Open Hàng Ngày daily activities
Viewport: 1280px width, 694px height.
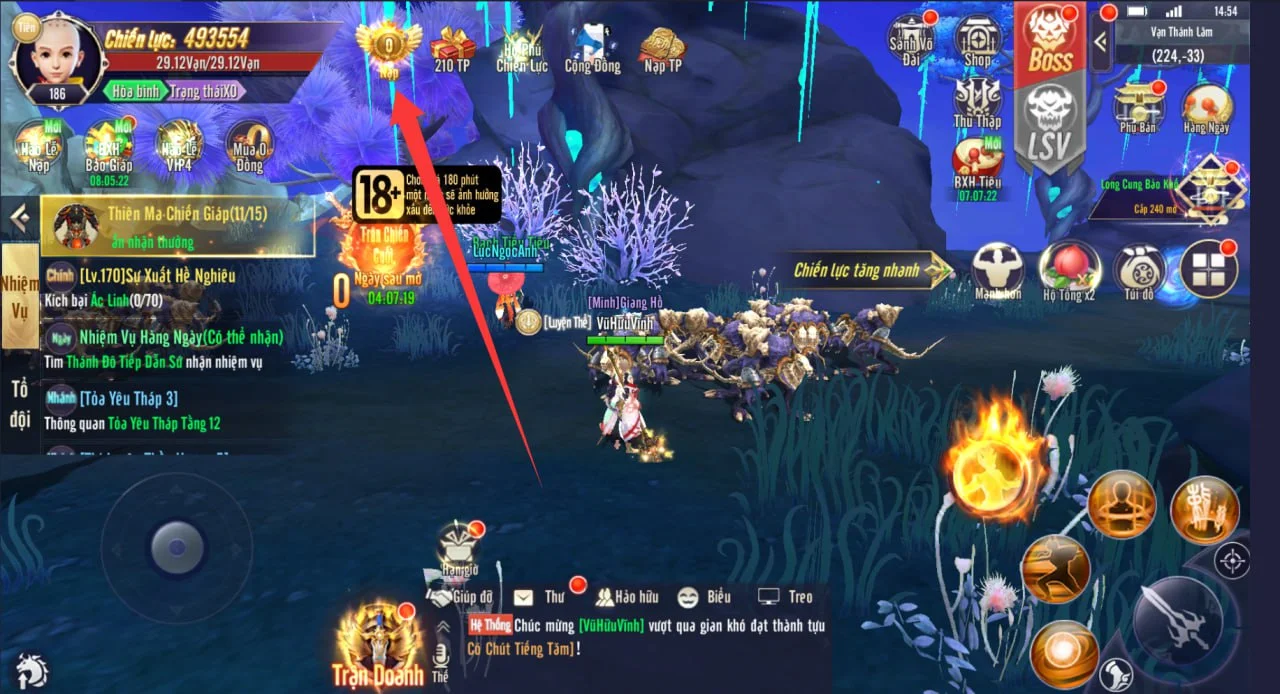[1207, 108]
